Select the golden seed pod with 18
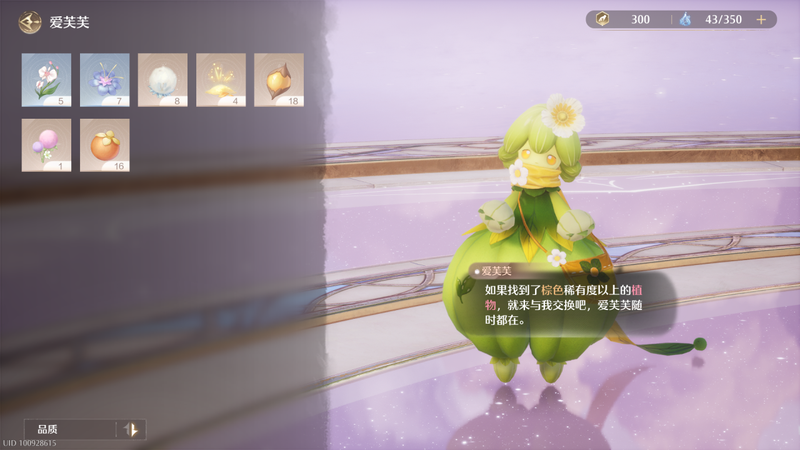The image size is (800, 450). tap(278, 80)
